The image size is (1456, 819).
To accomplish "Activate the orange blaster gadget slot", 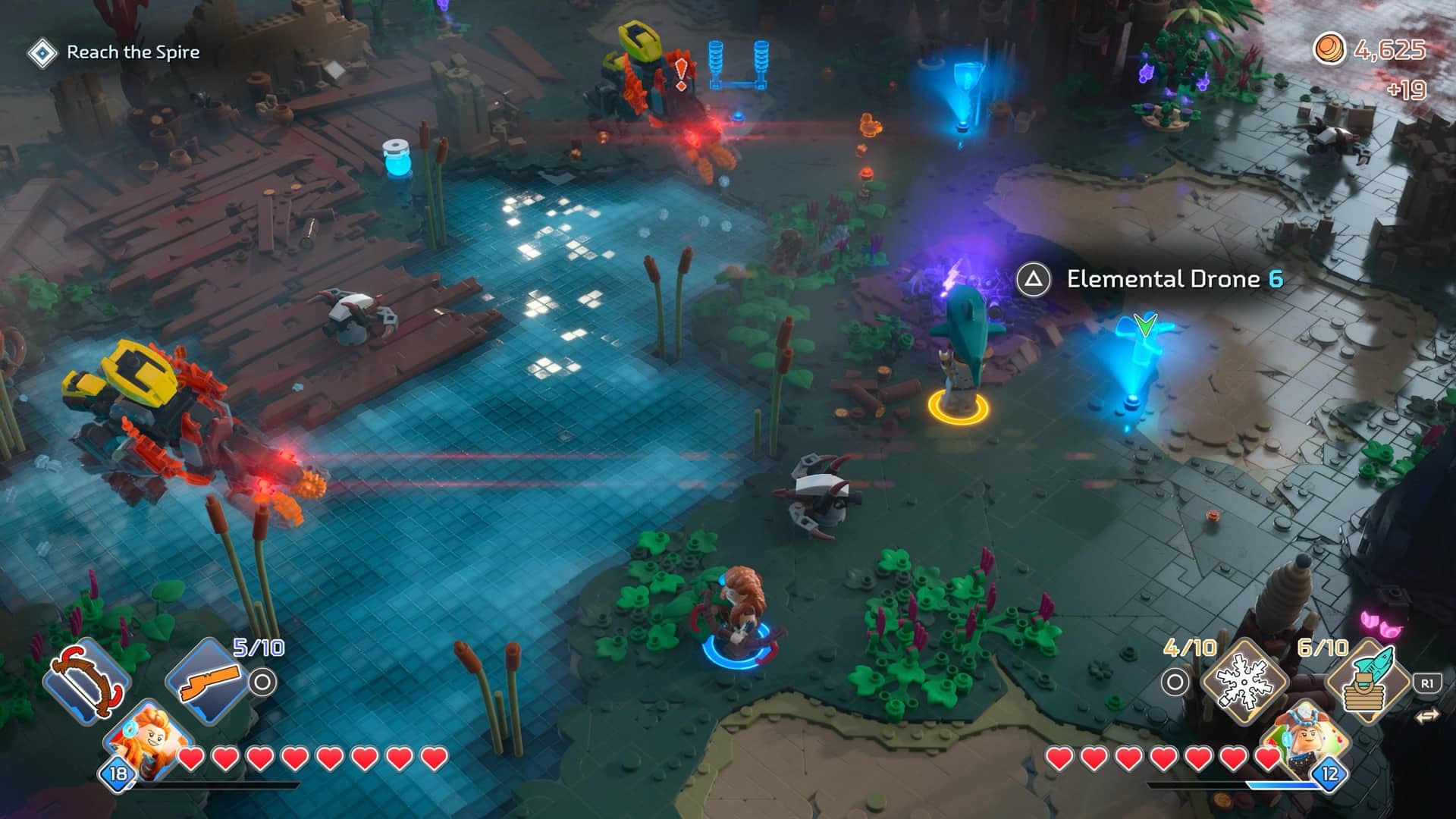I will coord(207,680).
